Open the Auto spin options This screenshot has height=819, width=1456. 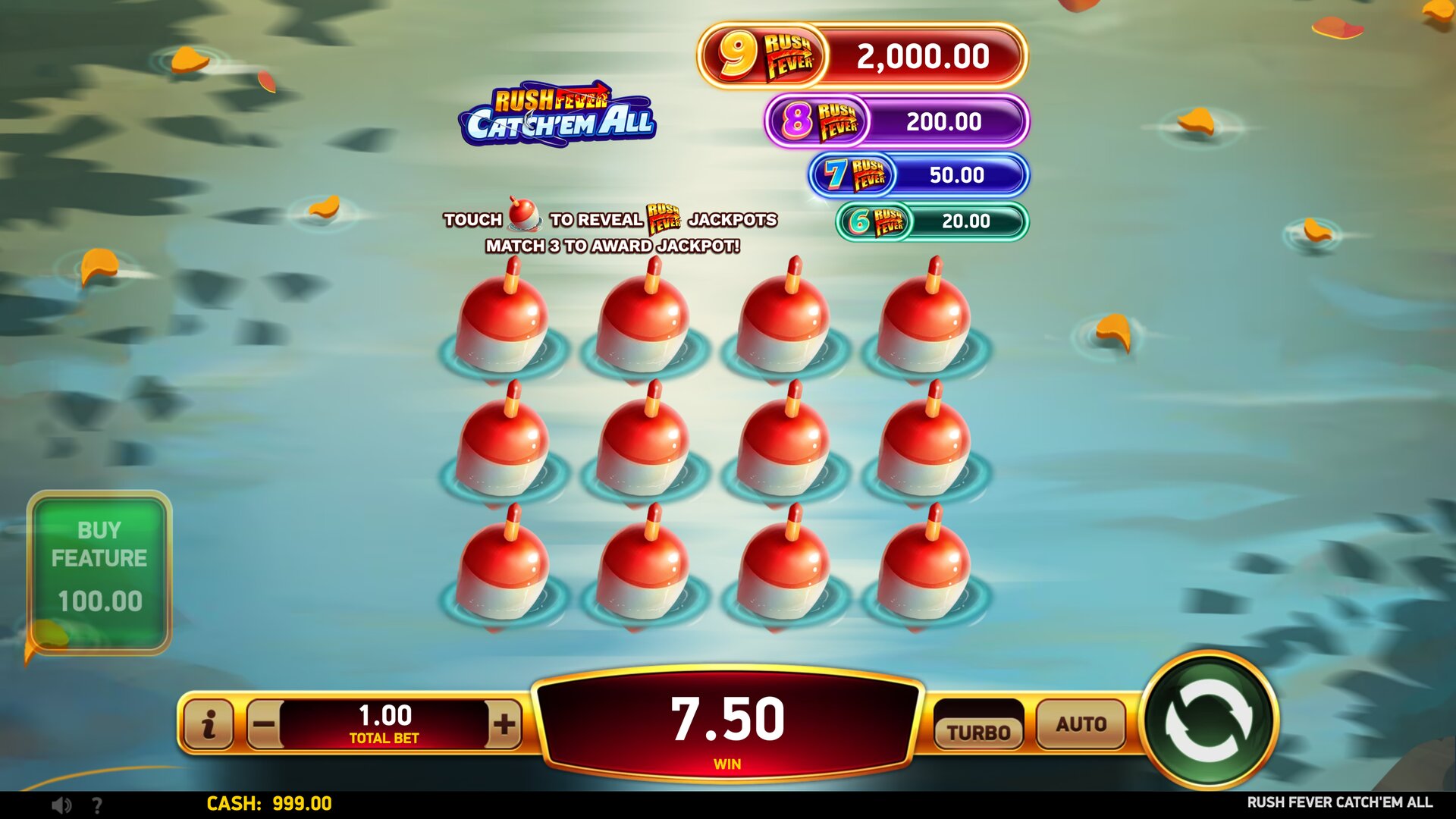[1081, 724]
